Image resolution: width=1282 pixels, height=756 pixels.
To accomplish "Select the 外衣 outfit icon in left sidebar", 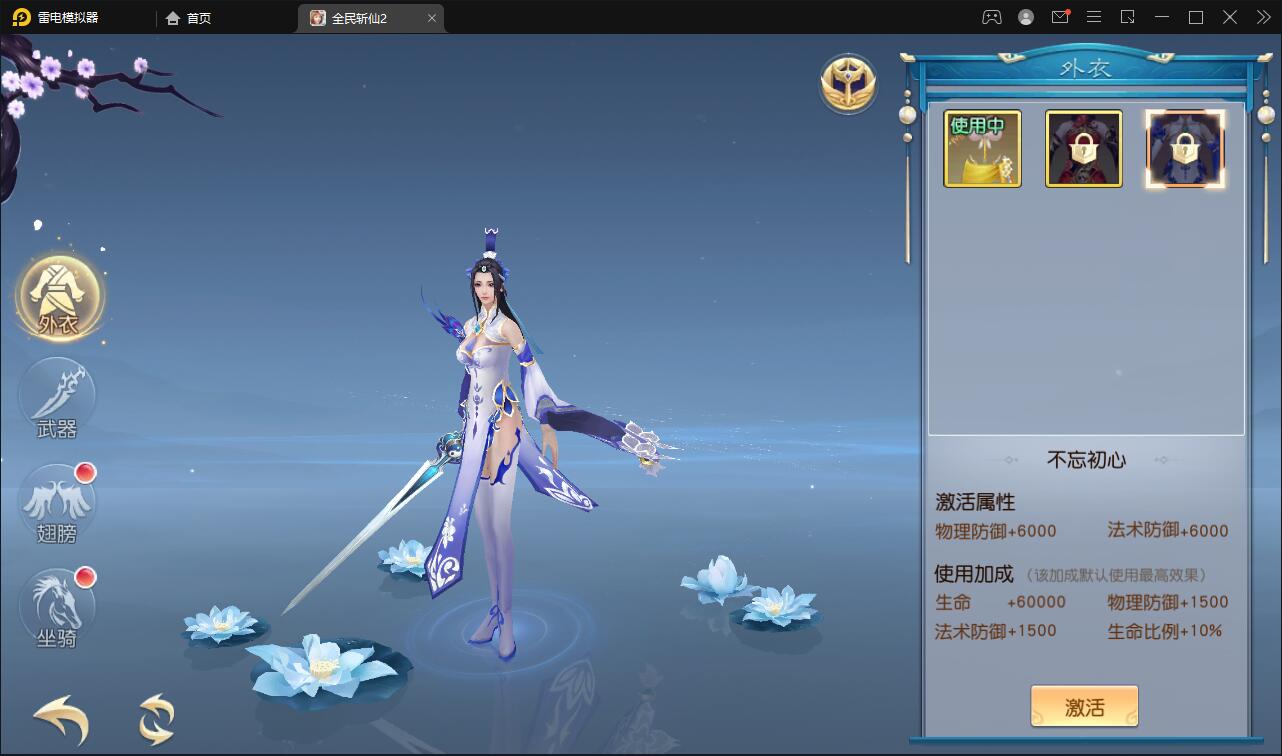I will coord(58,295).
